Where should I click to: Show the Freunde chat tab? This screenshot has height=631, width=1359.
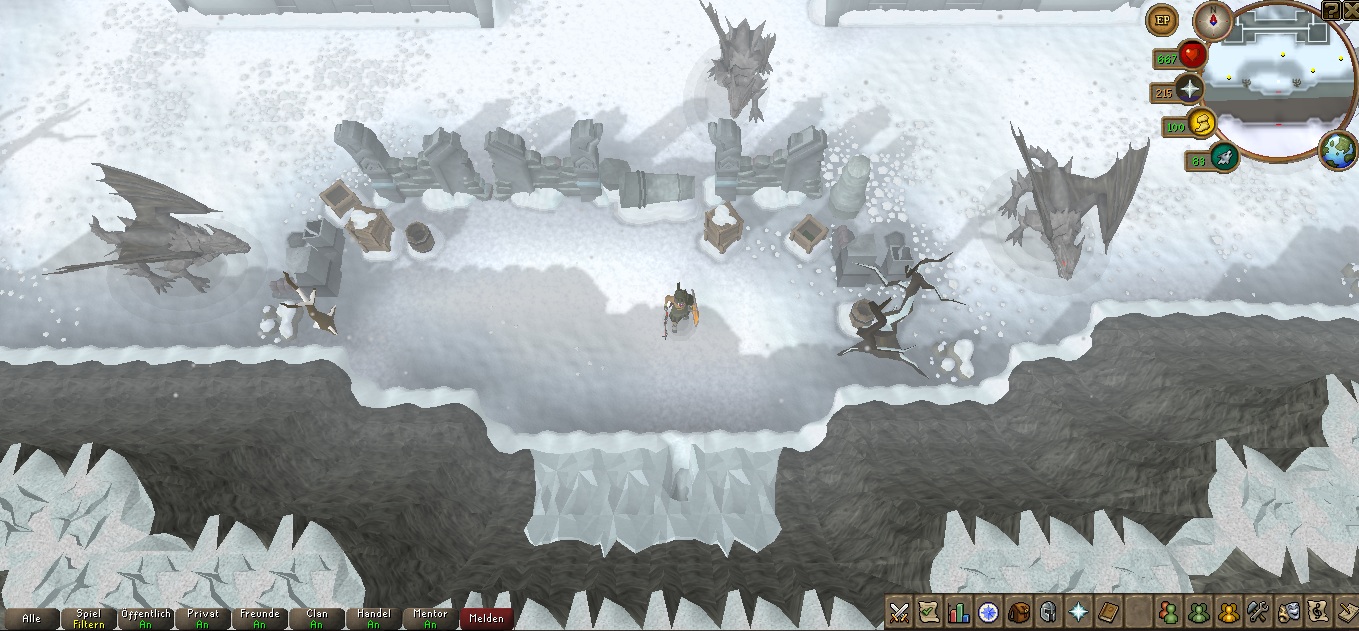pyautogui.click(x=260, y=618)
